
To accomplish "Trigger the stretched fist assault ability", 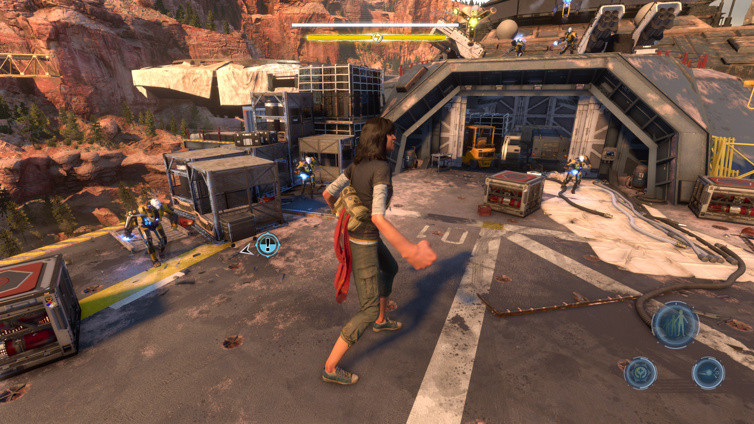I will pos(708,373).
